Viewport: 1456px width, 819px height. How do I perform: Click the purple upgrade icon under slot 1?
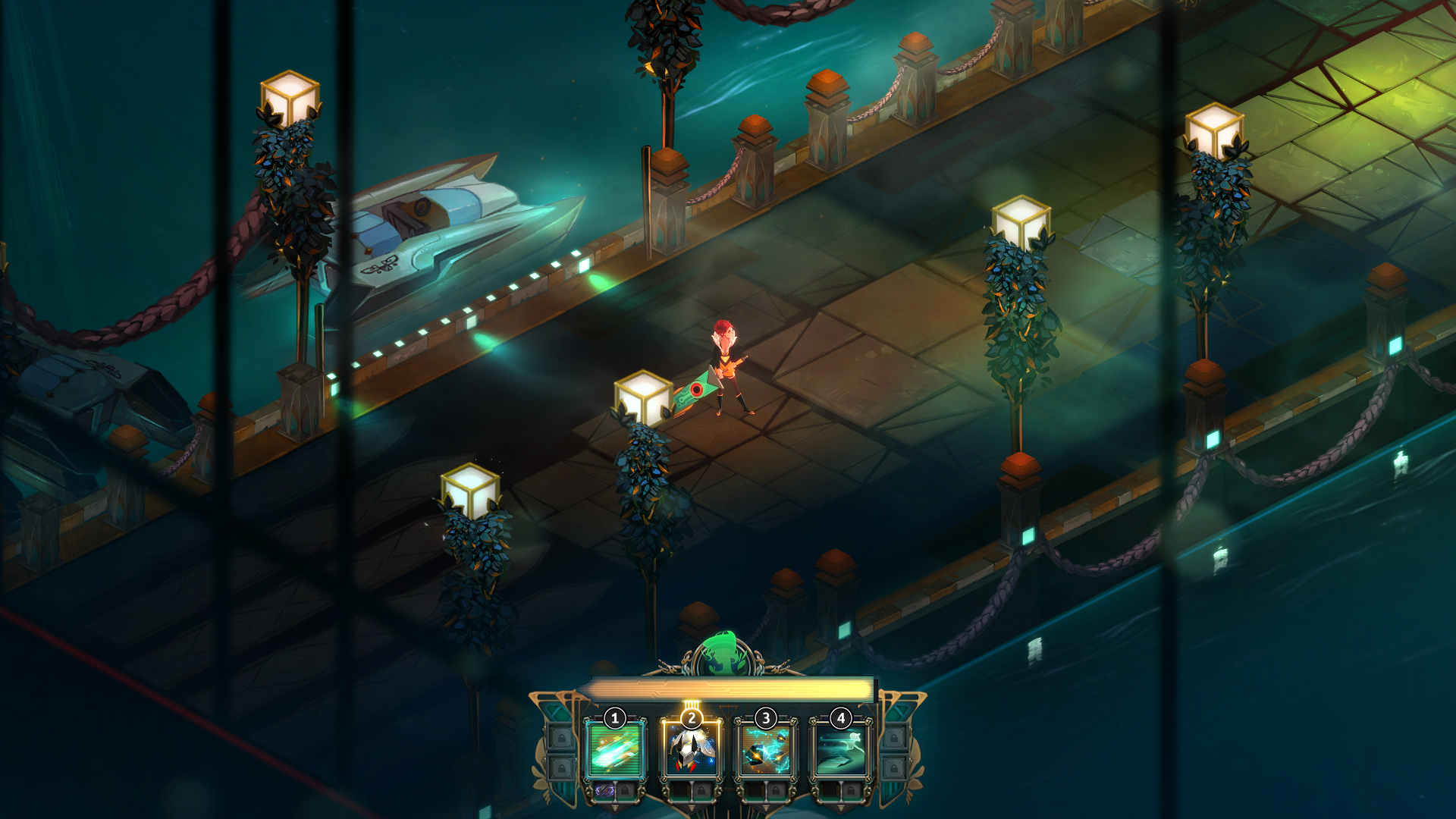[604, 790]
